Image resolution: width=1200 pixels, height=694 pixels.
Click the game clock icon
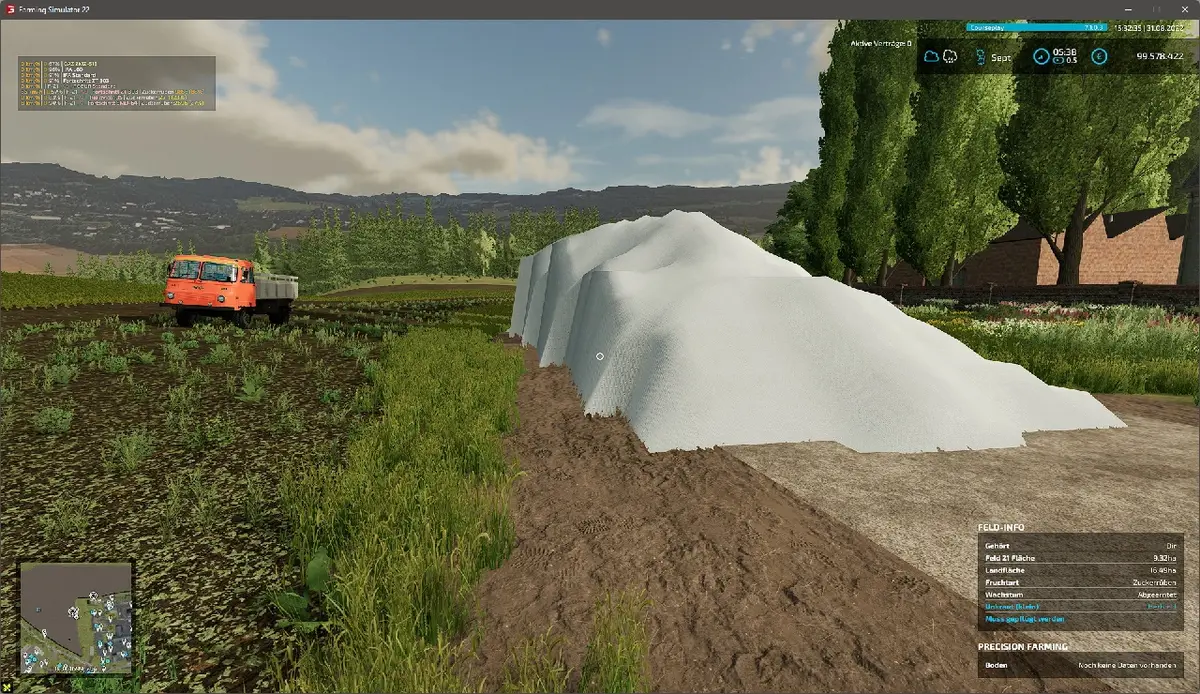1041,57
